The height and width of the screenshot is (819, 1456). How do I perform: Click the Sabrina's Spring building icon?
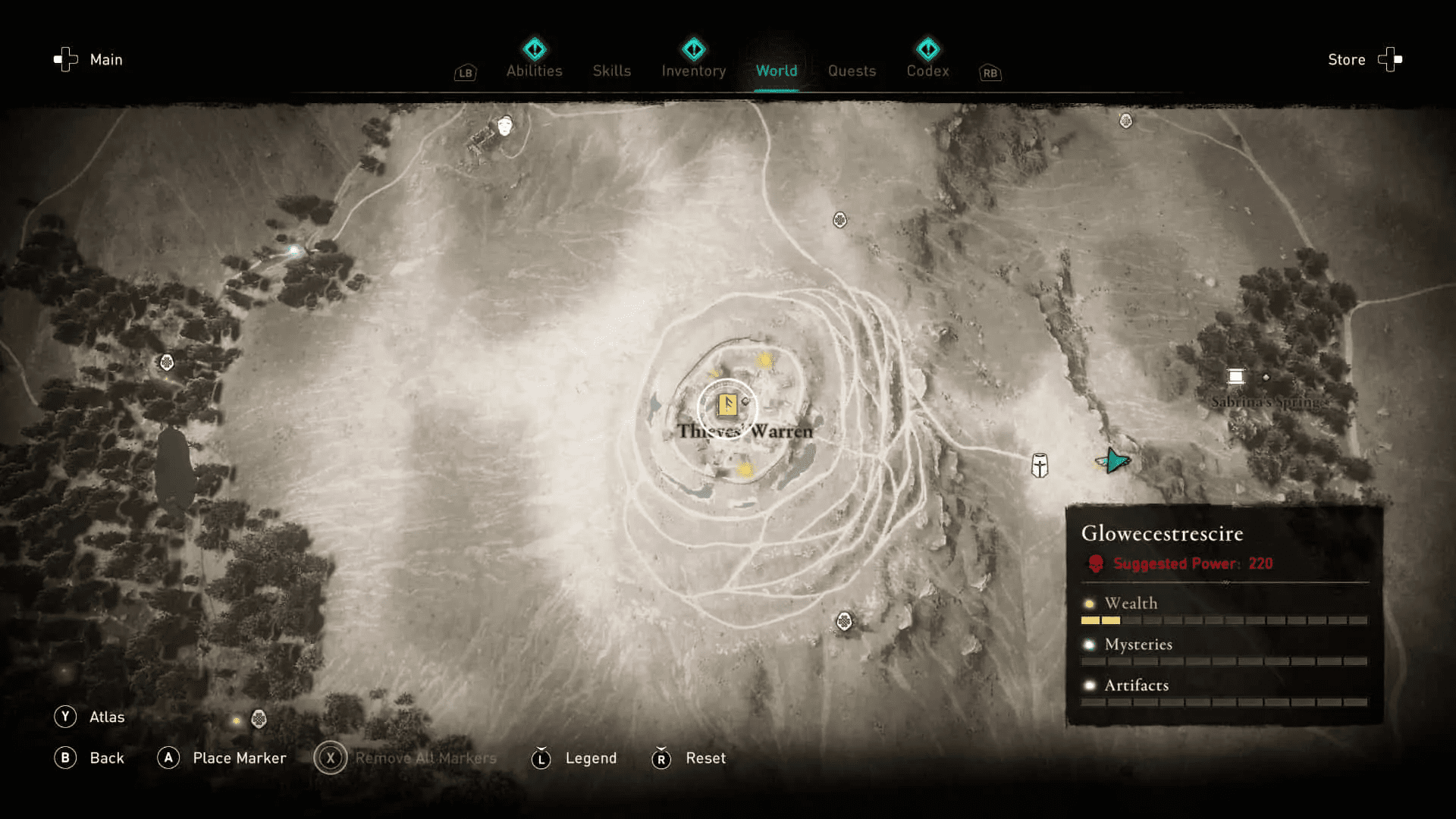[x=1235, y=375]
